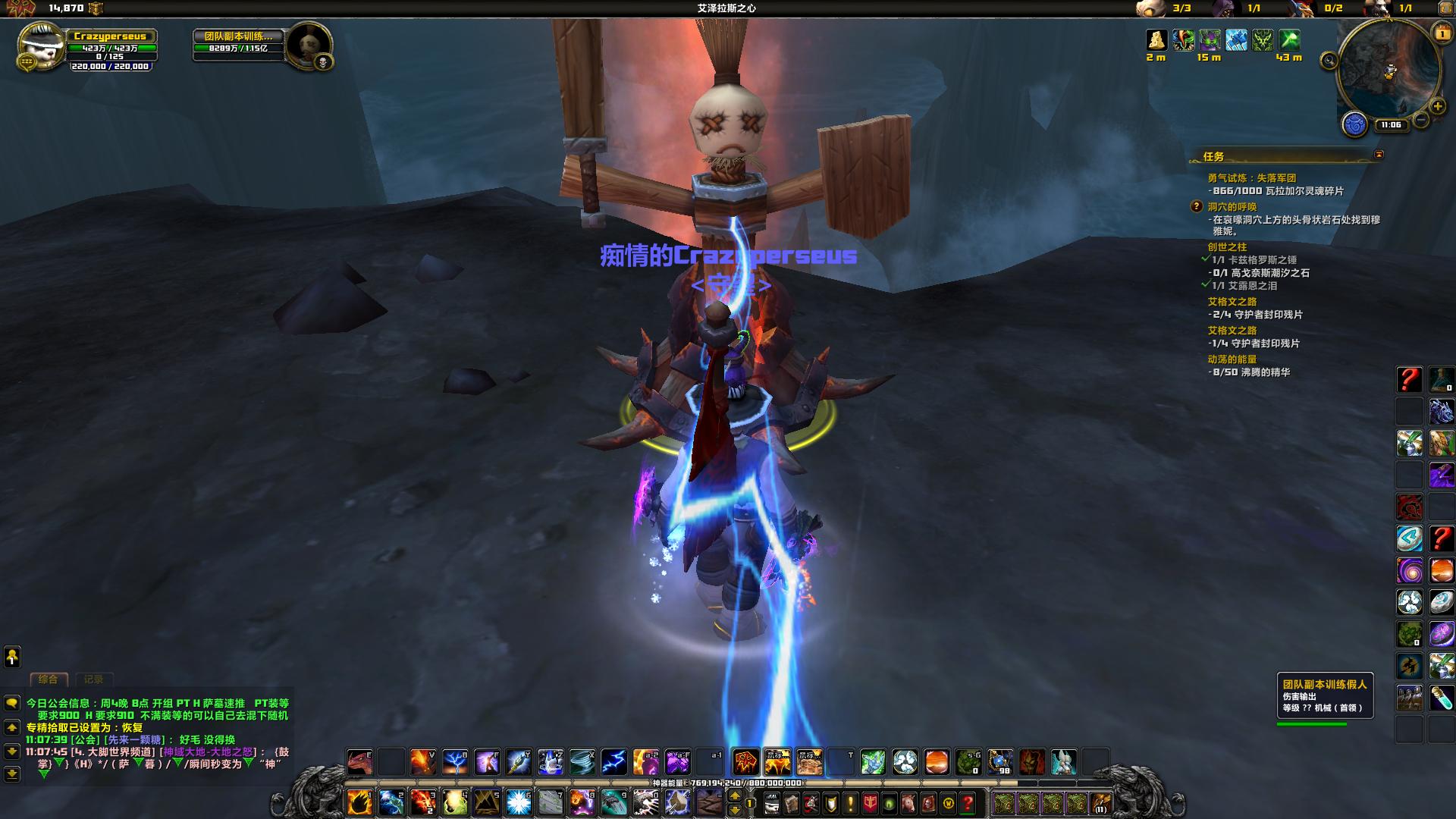Open the 洞穴的呼唤 quest in the tracker

(x=1232, y=206)
